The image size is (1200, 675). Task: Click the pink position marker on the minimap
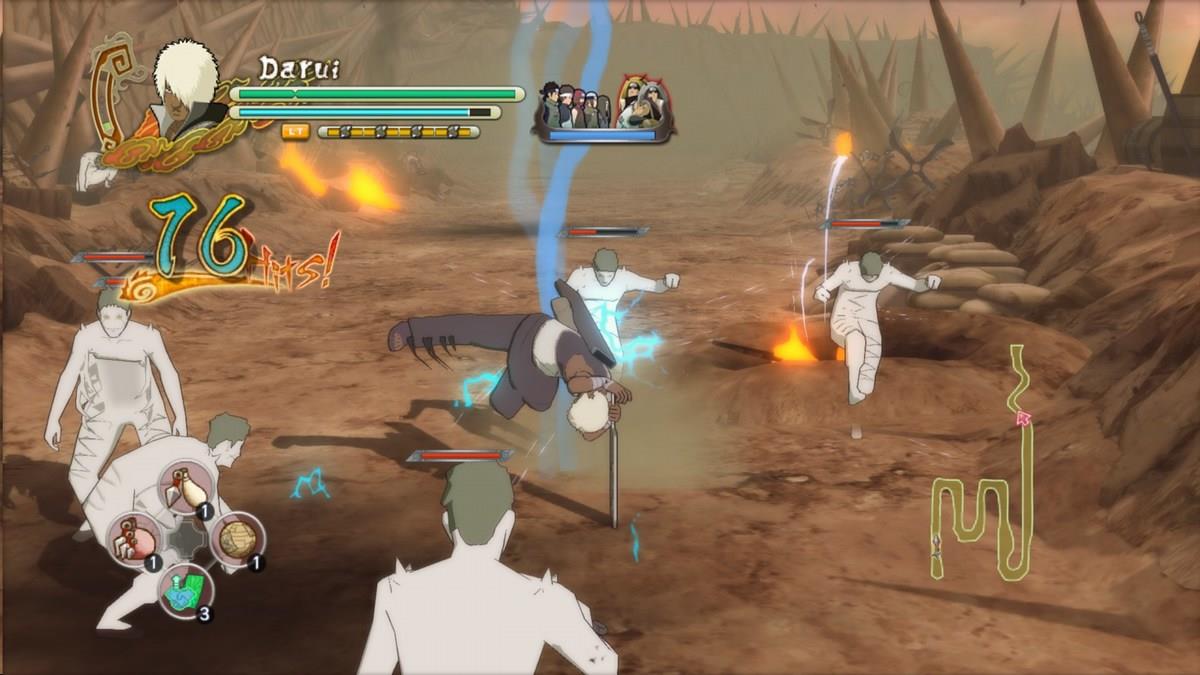pos(1023,419)
